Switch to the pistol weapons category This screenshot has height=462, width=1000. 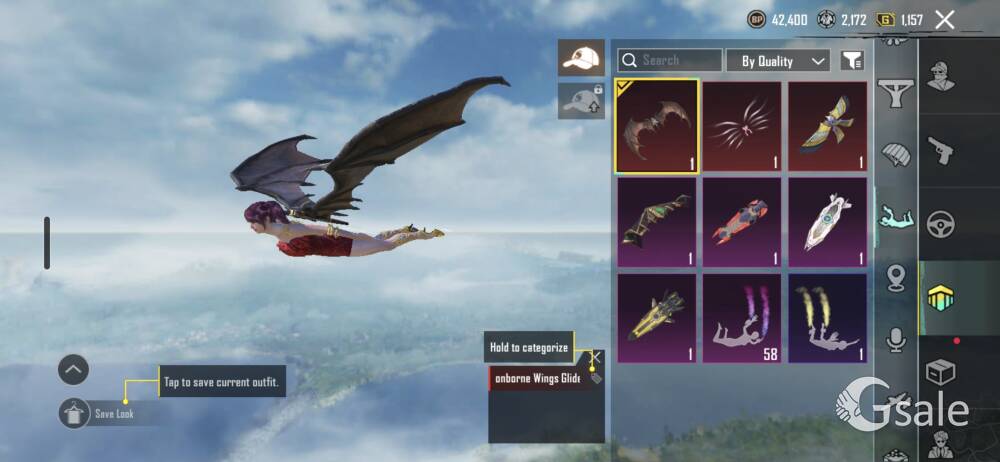coord(941,149)
